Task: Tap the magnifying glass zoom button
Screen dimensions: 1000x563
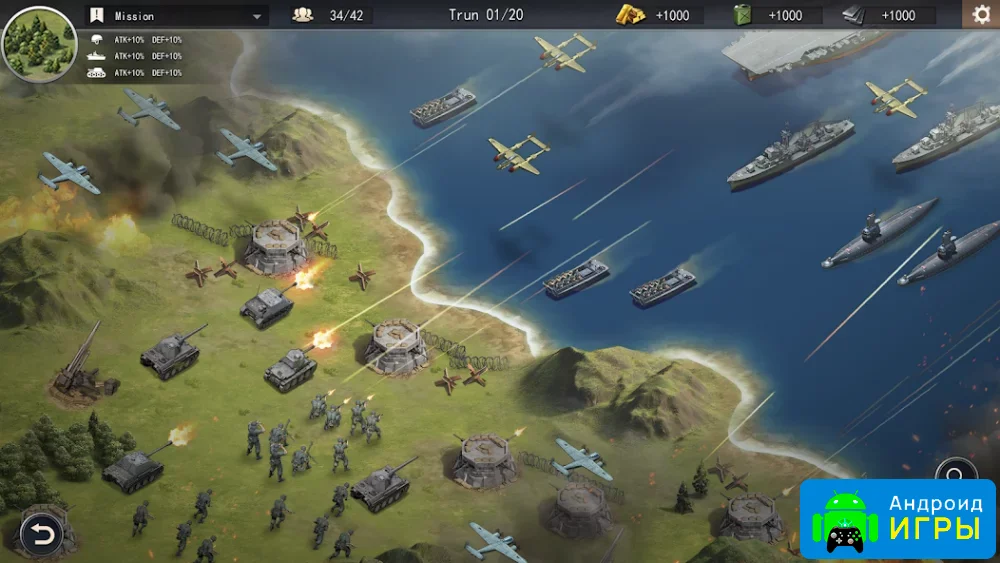Action: [956, 474]
